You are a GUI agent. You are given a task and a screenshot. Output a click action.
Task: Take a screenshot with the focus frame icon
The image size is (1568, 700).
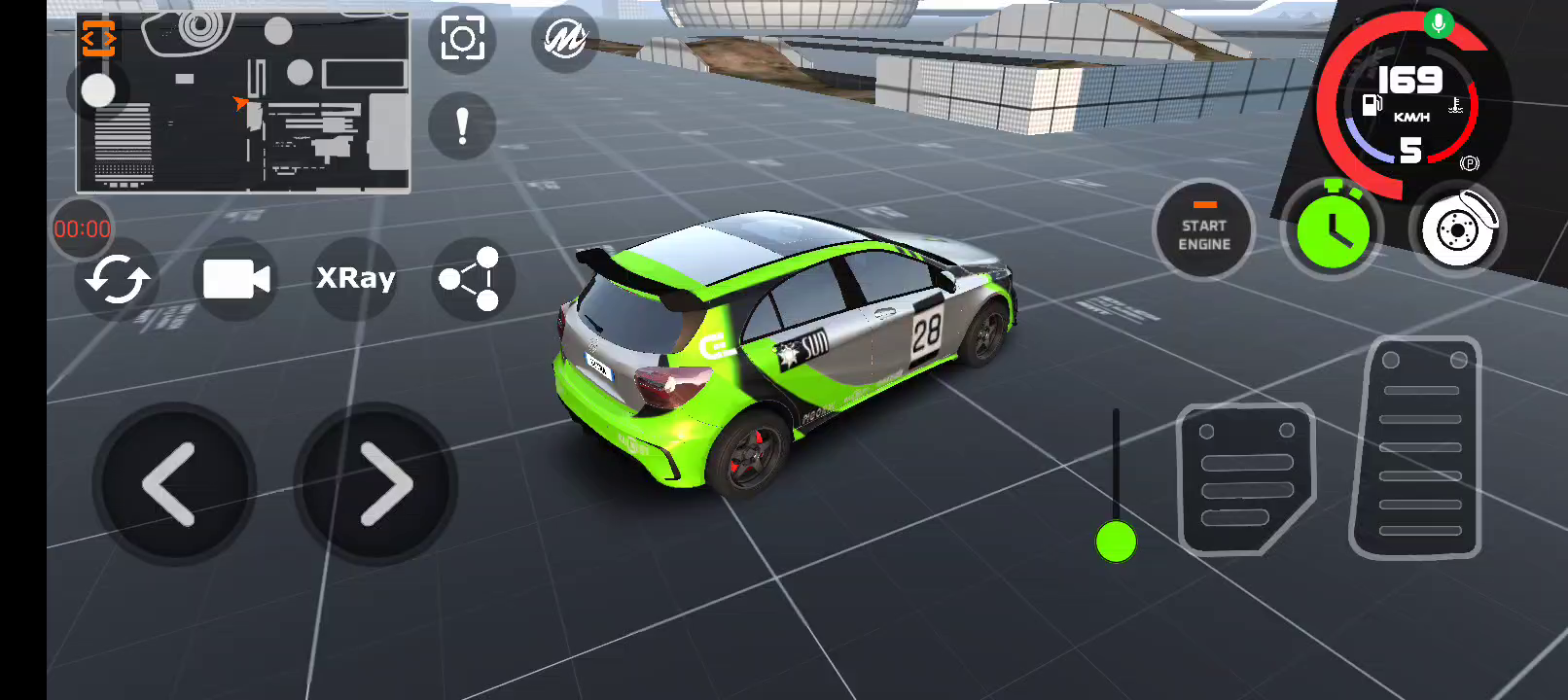462,40
